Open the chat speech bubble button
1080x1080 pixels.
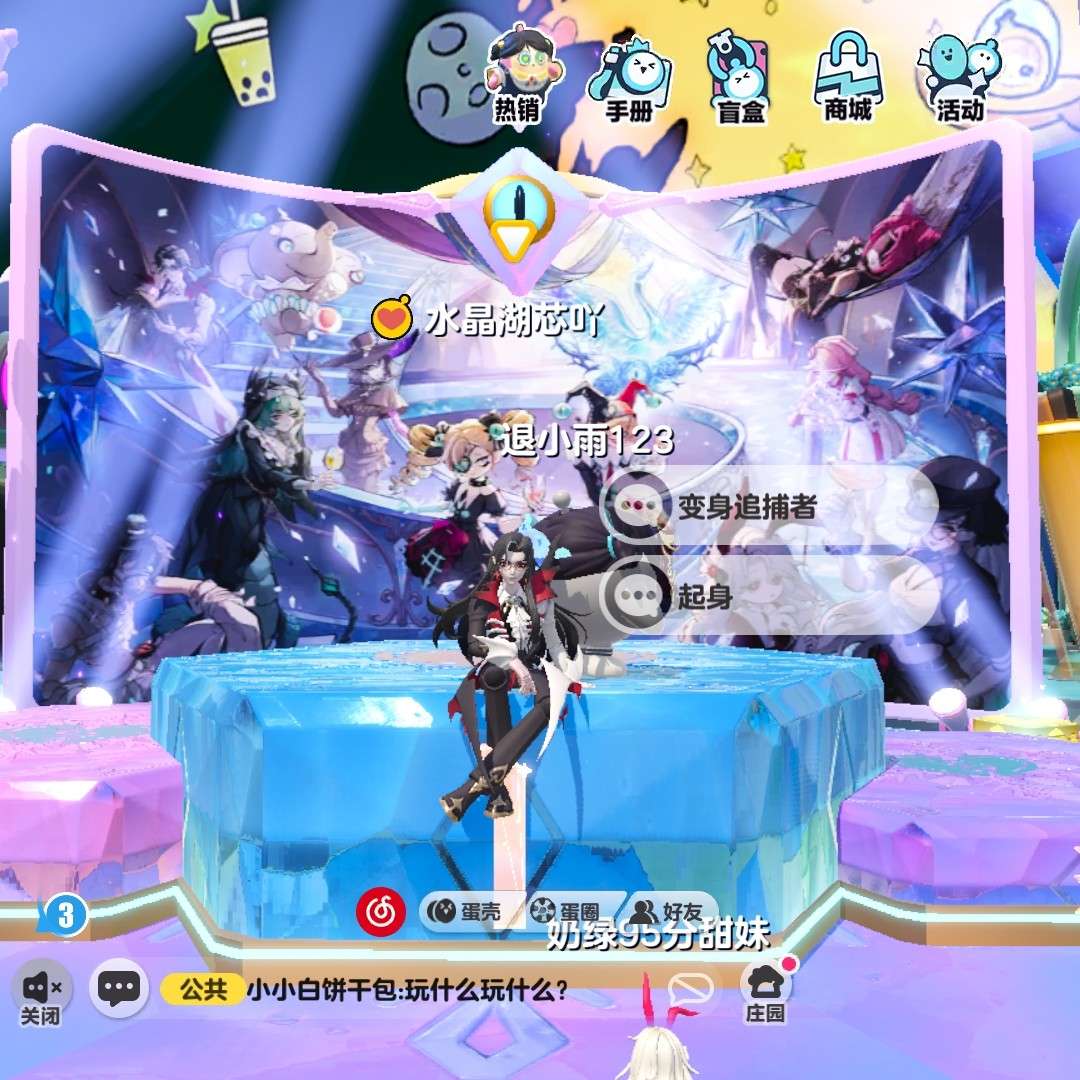click(119, 989)
